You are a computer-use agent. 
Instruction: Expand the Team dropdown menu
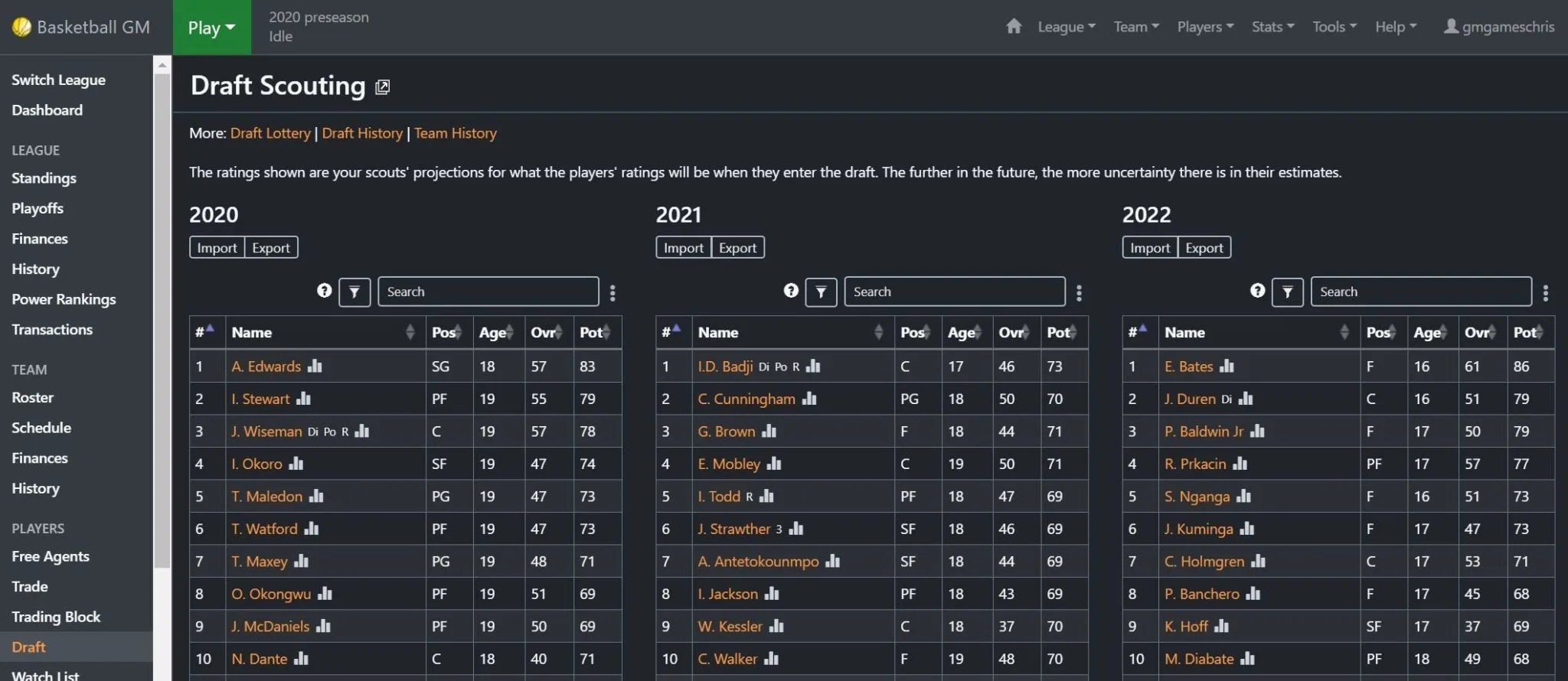click(x=1135, y=26)
